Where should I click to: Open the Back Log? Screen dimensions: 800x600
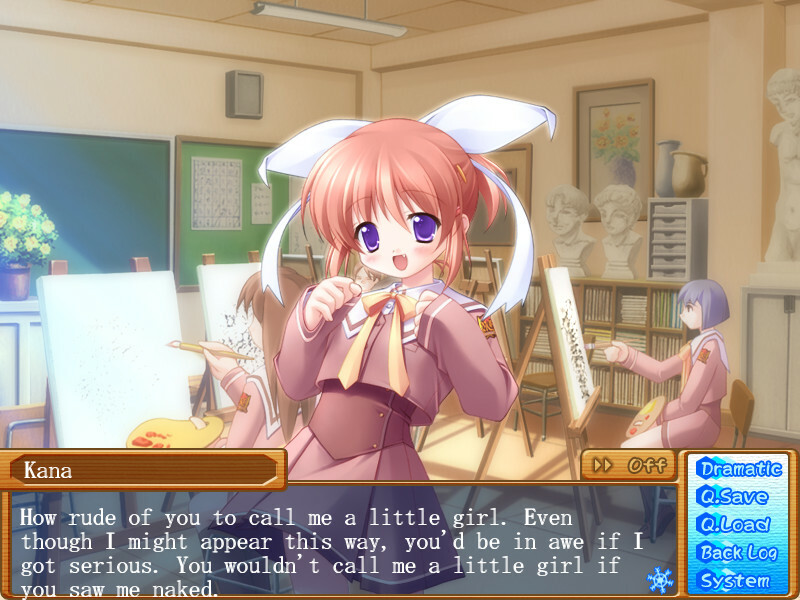pyautogui.click(x=739, y=552)
